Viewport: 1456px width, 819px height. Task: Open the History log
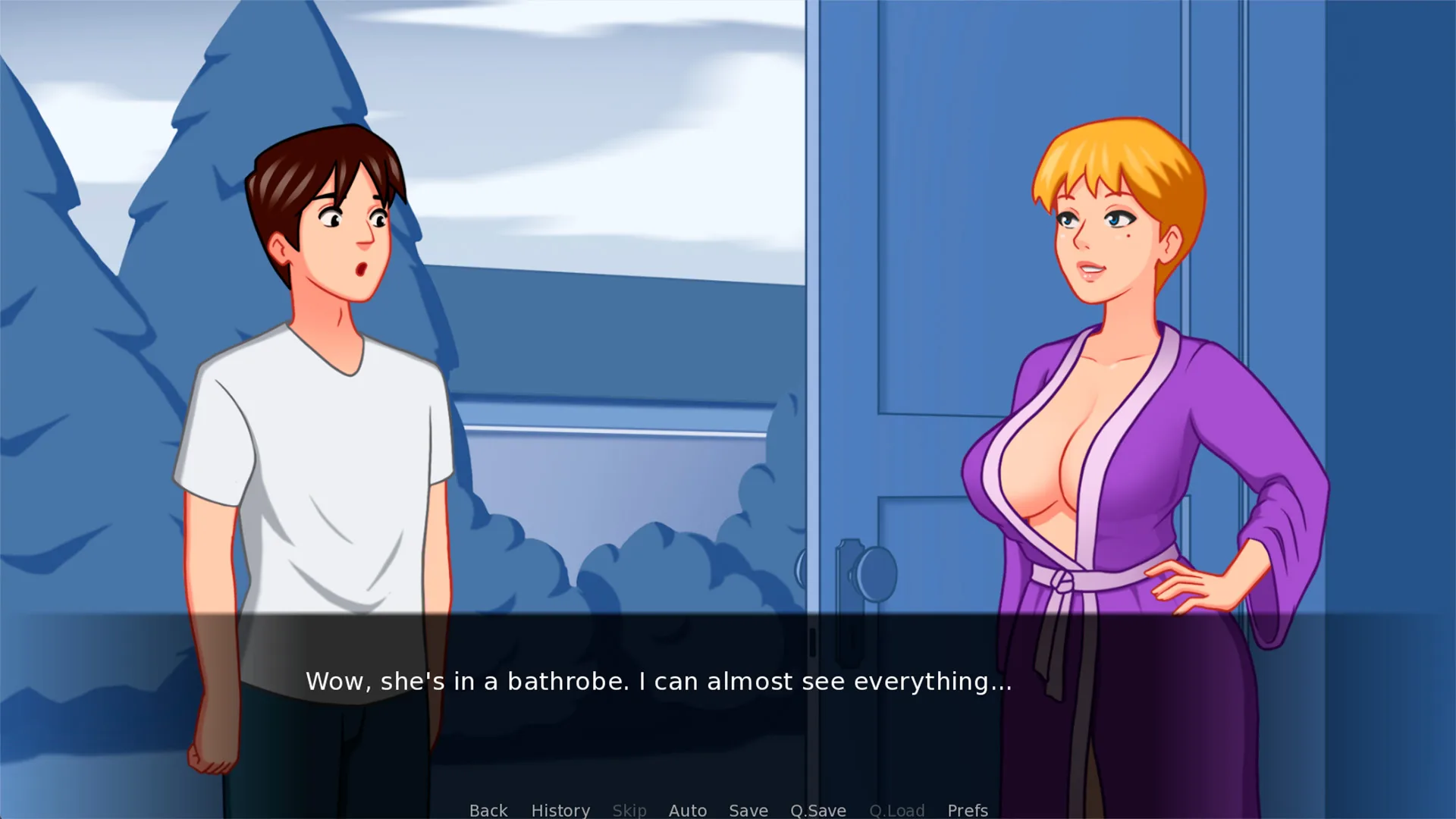pyautogui.click(x=560, y=810)
